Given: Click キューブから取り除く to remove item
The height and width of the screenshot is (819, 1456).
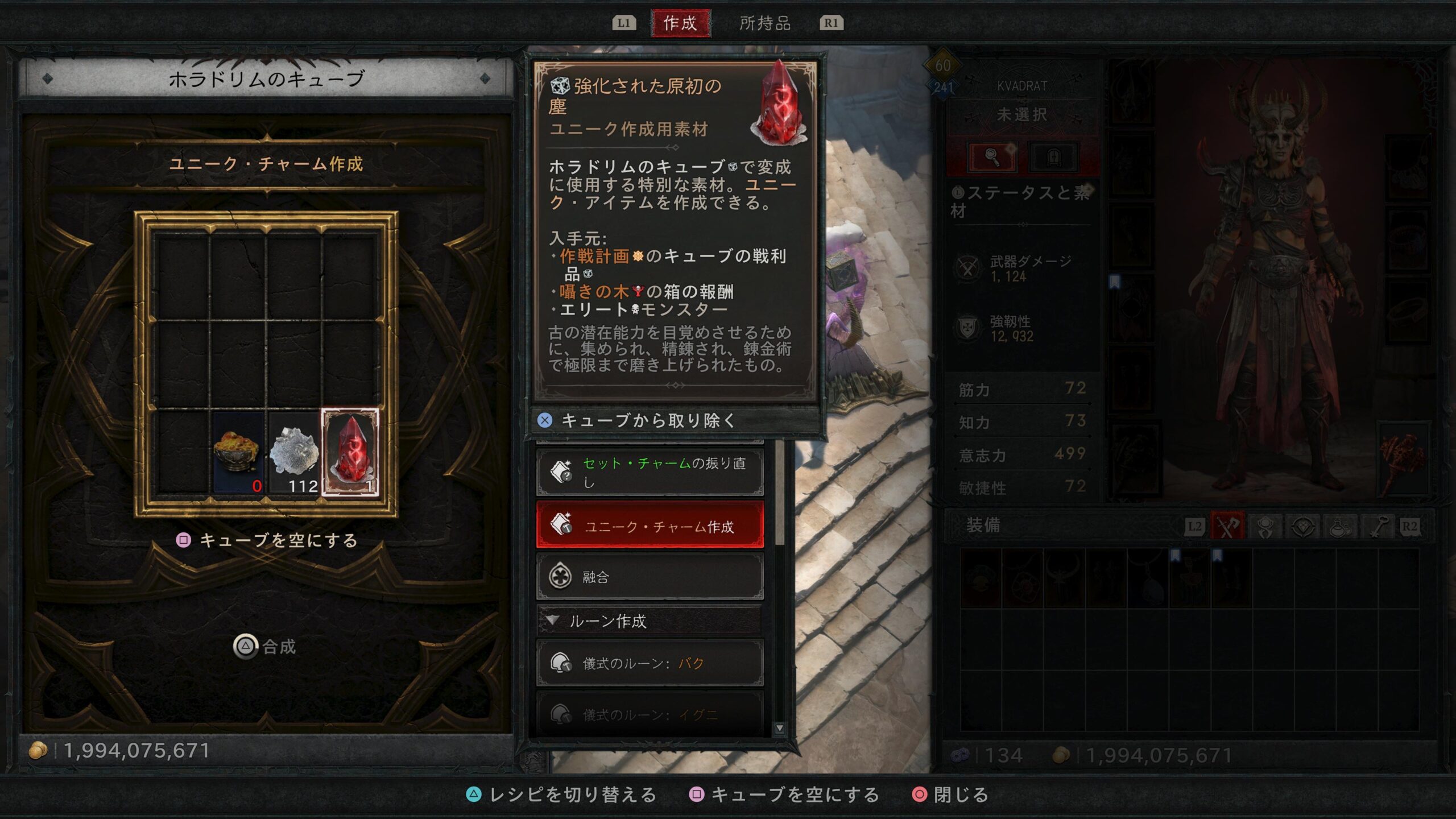Looking at the screenshot, I should [648, 420].
